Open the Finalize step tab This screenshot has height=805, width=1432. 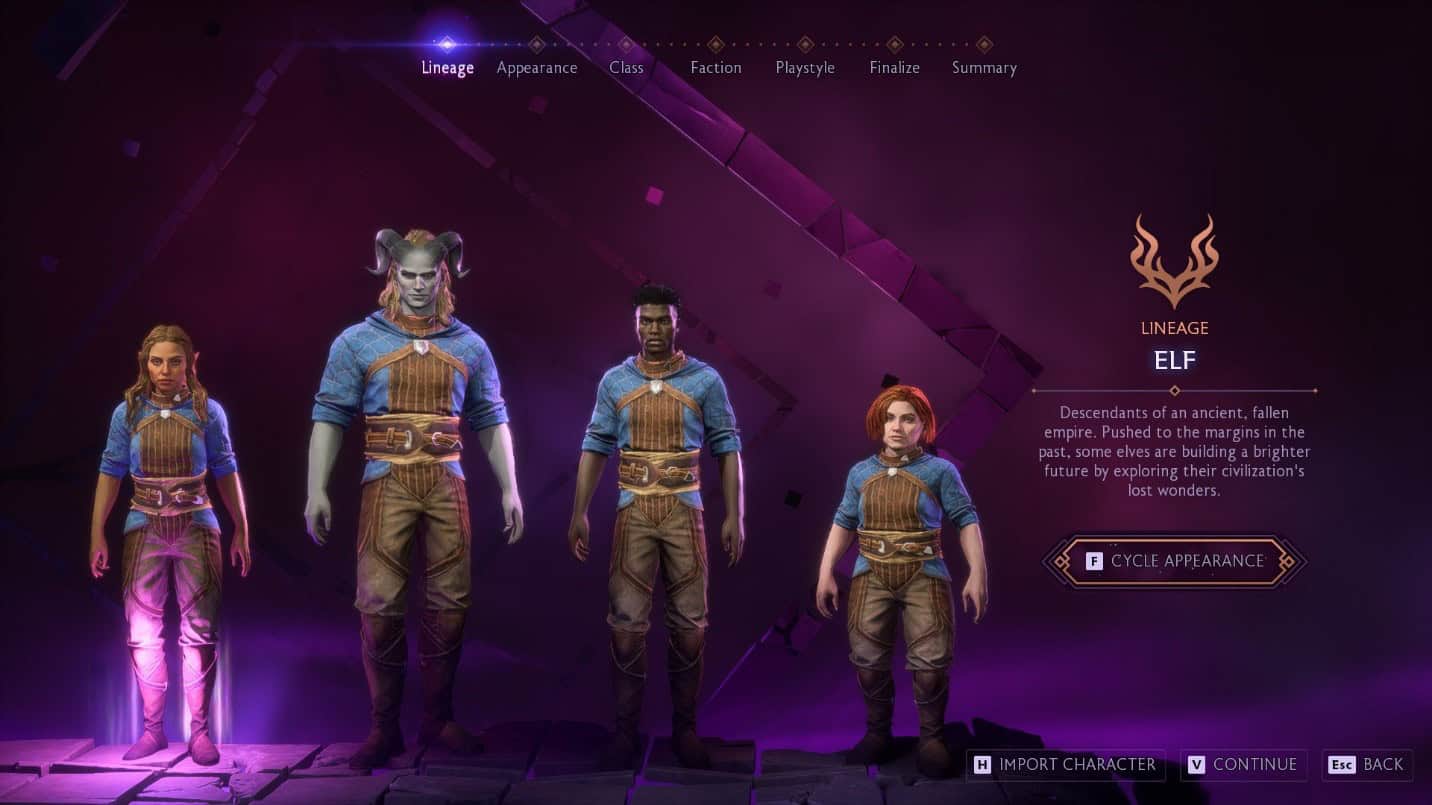894,67
